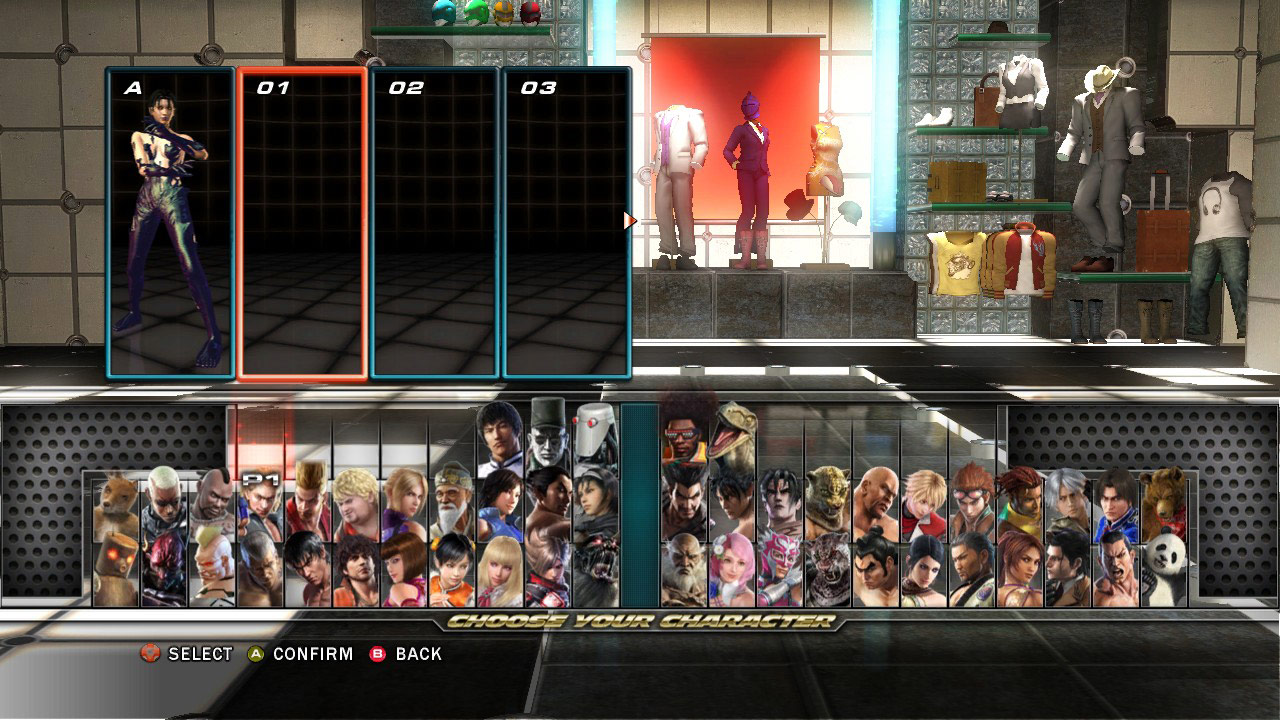Click the character preview in panel A

click(x=167, y=220)
